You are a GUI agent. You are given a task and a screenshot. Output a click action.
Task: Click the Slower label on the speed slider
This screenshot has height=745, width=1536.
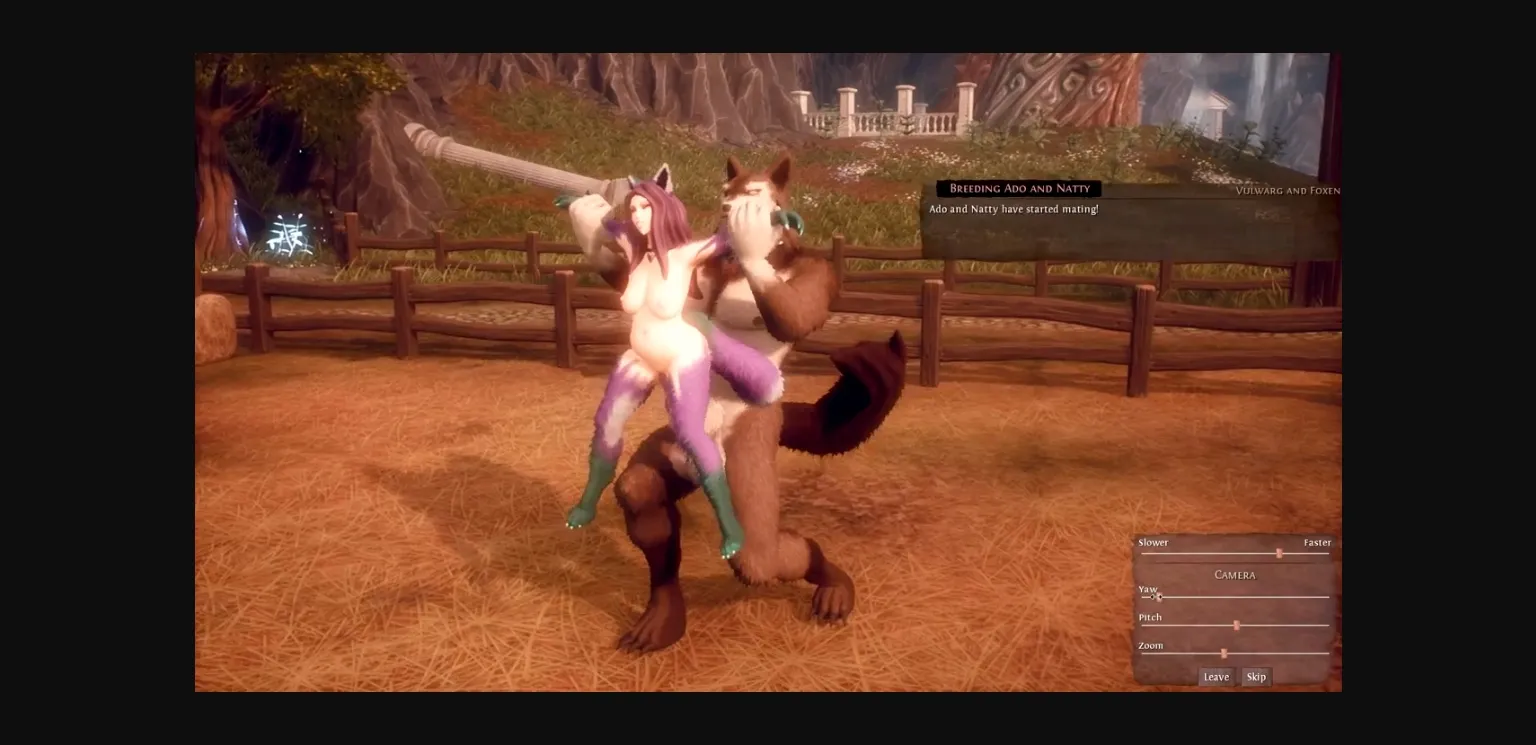(1153, 542)
